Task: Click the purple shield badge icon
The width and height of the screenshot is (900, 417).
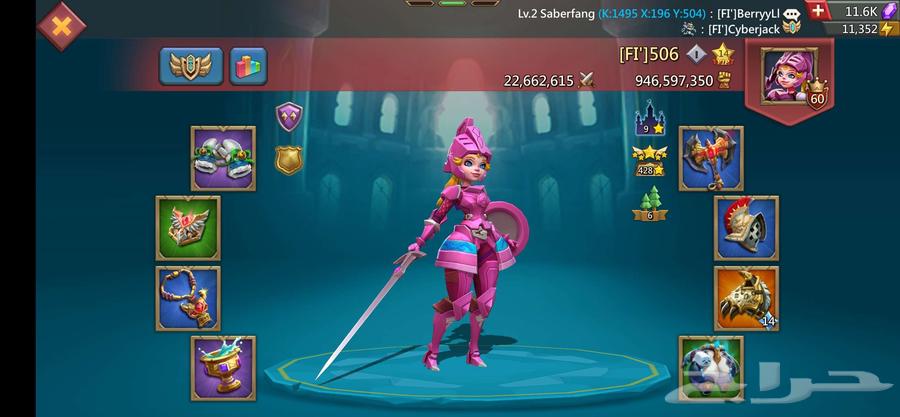Action: pos(288,117)
